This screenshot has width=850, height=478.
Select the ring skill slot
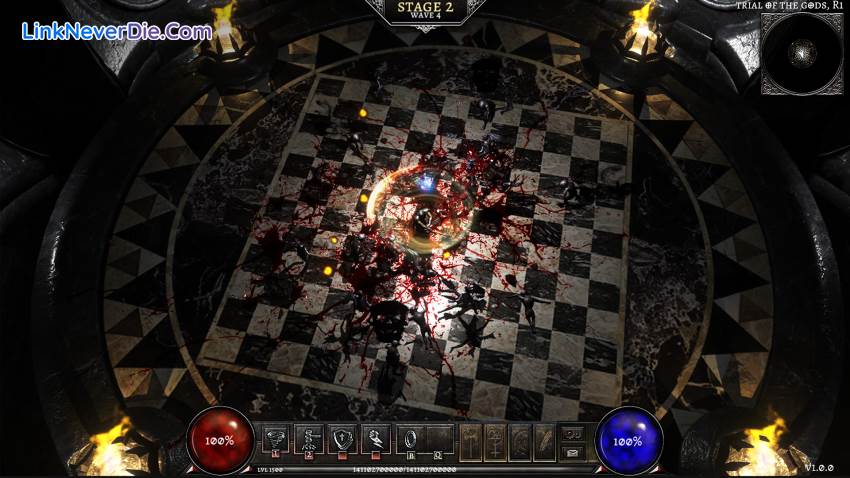[x=407, y=438]
